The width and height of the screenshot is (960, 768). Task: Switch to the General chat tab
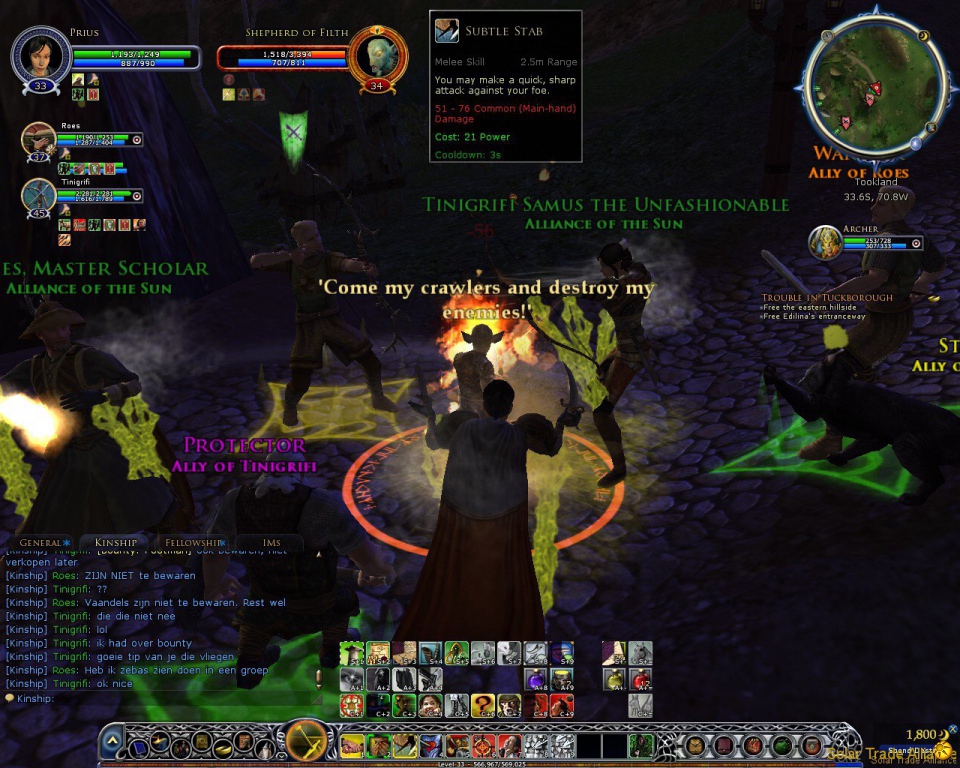42,542
